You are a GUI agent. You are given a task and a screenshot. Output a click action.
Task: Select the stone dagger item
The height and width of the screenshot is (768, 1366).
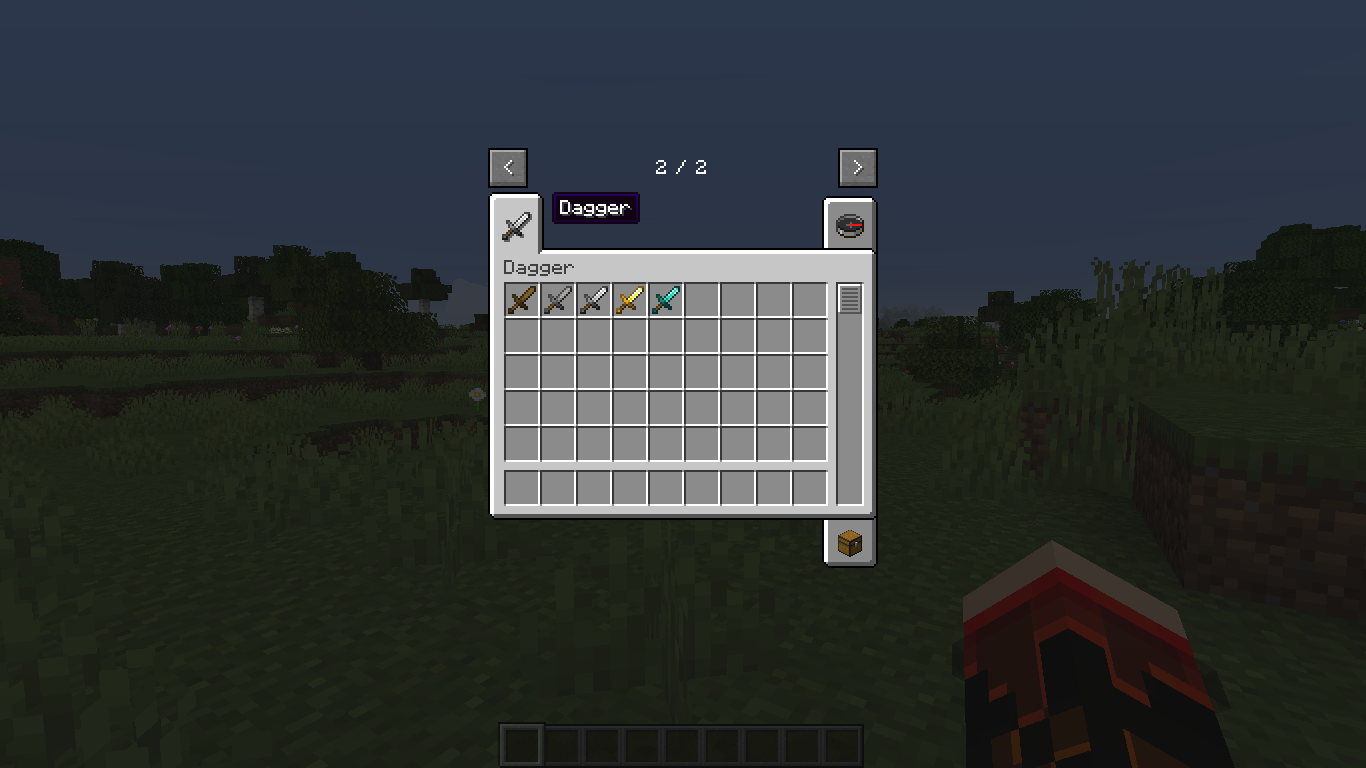pos(556,299)
